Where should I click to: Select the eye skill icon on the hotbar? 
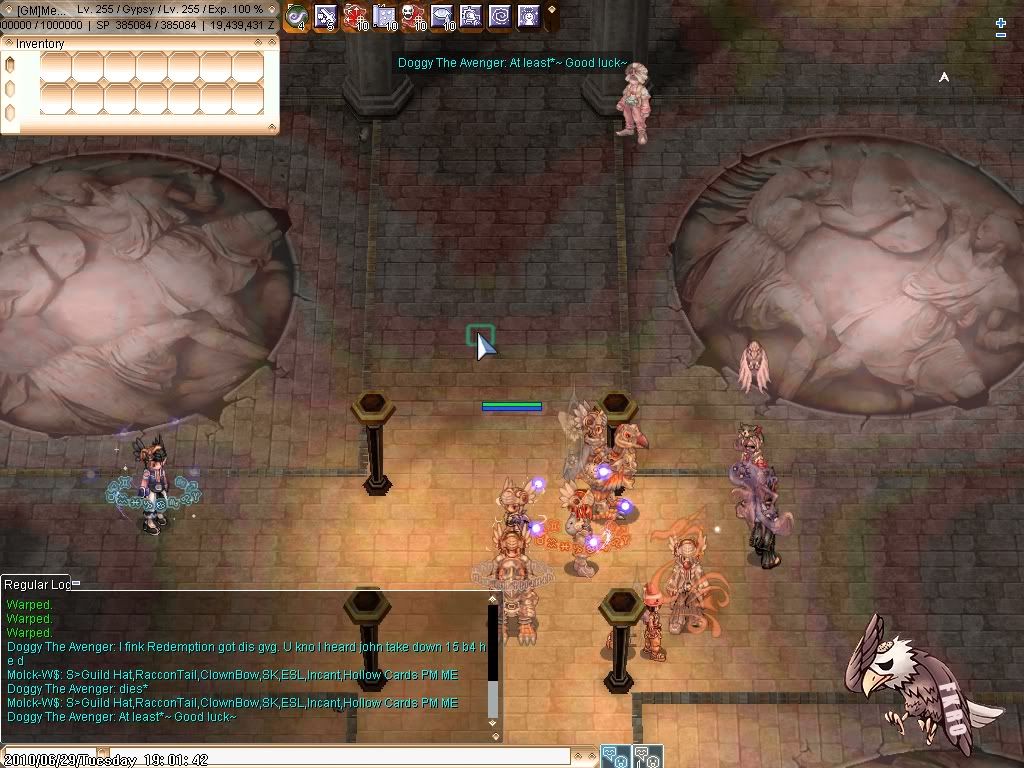(x=442, y=16)
